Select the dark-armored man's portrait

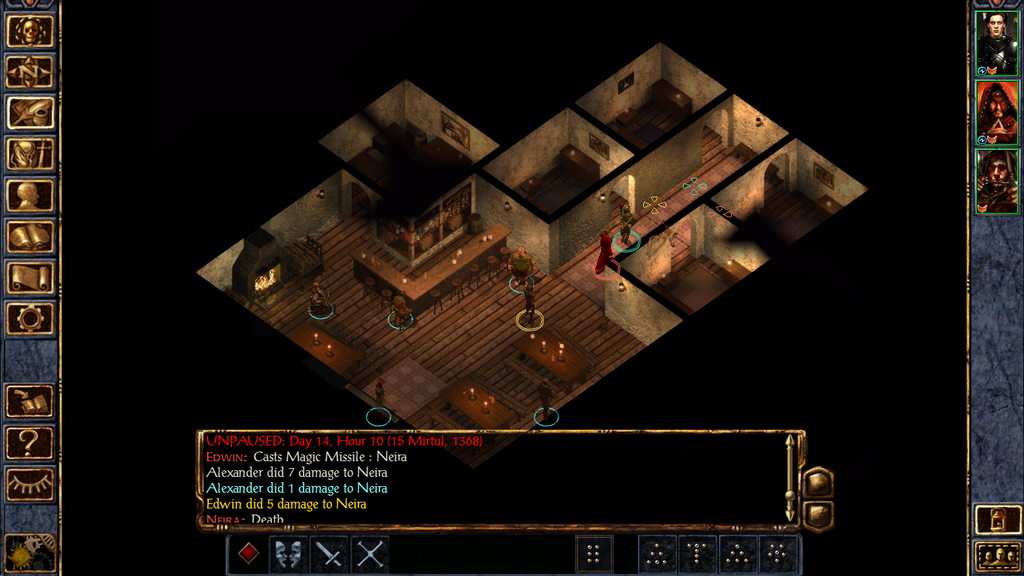click(x=997, y=43)
